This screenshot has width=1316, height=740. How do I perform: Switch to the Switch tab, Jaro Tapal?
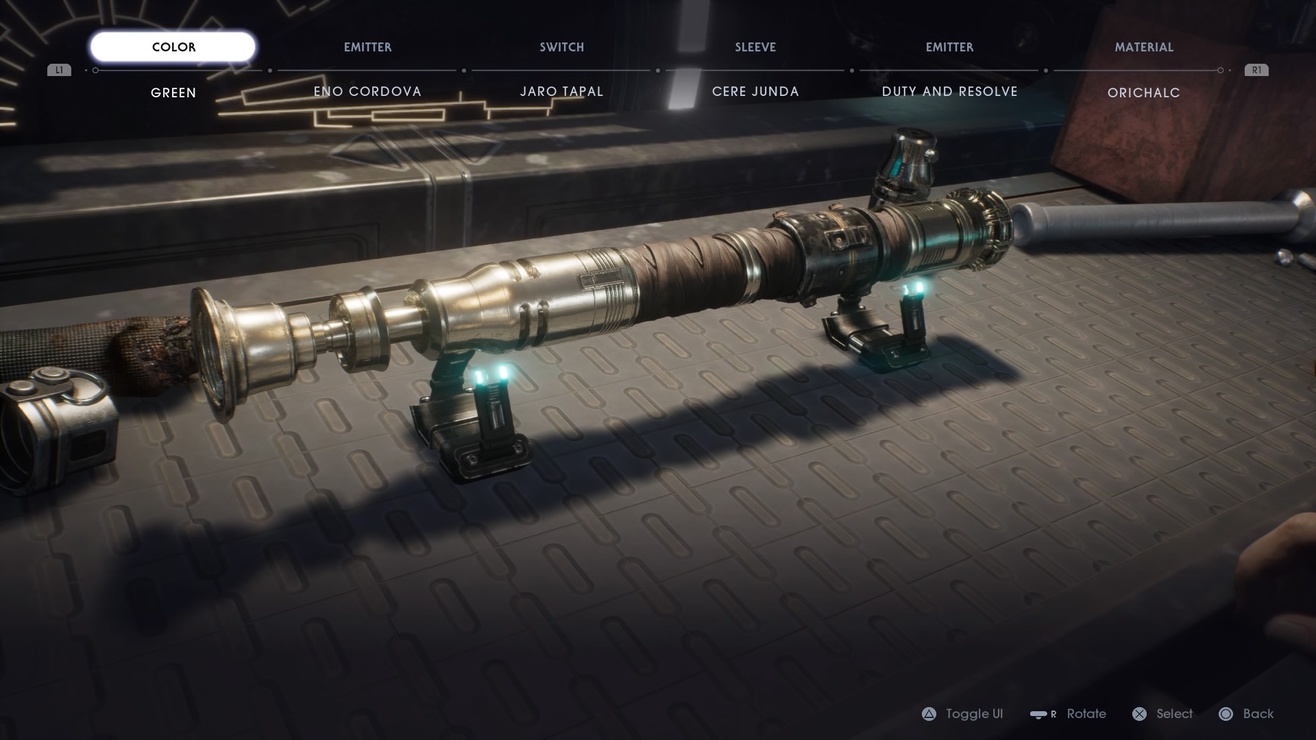point(562,48)
